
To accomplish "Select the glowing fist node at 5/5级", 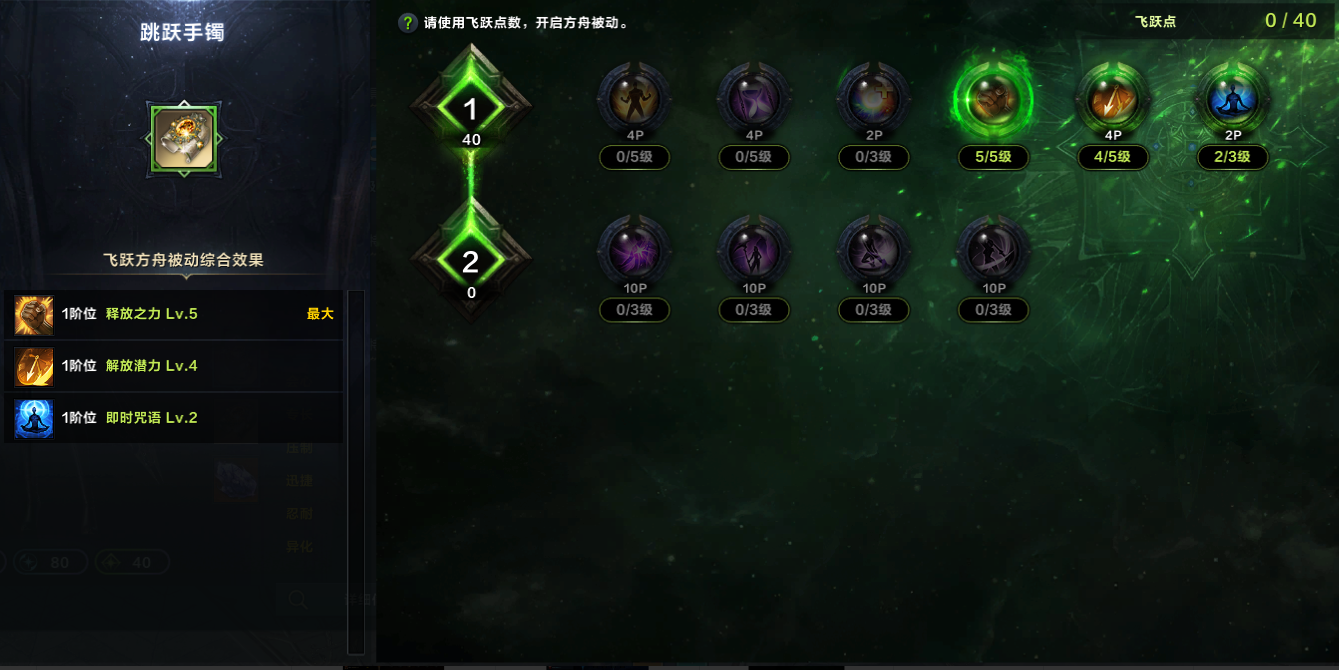I will pos(993,99).
